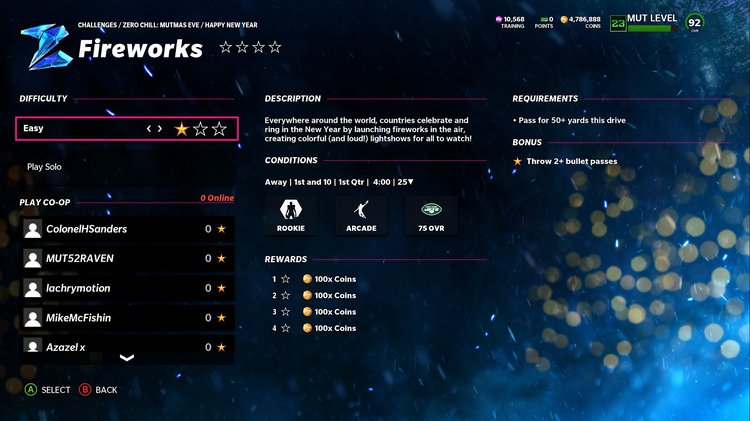Select the Easy difficulty row
Viewport: 750px width, 421px height.
click(x=80, y=128)
